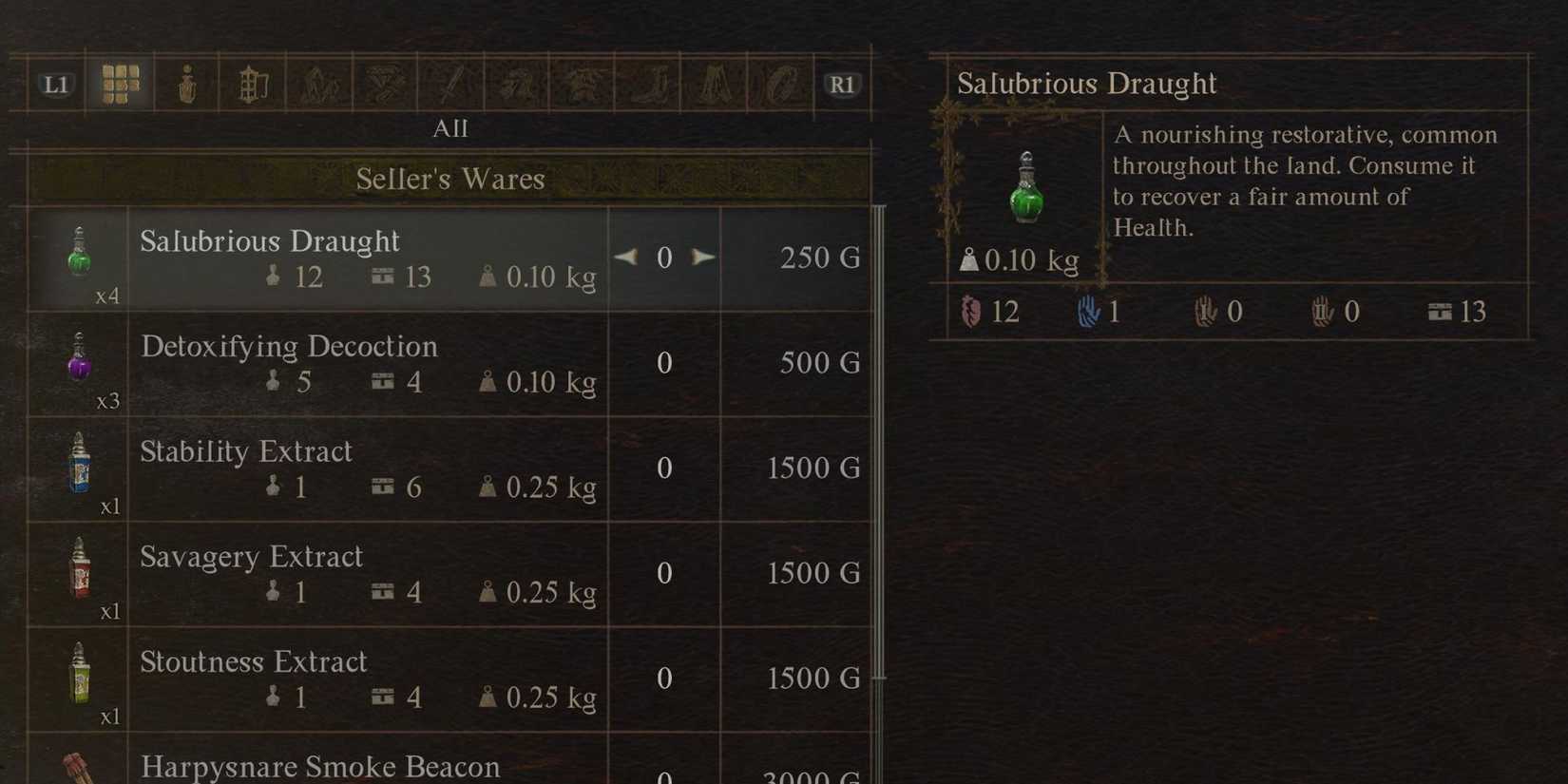Select the grid-style All categories icon
The height and width of the screenshot is (784, 1568).
(119, 84)
